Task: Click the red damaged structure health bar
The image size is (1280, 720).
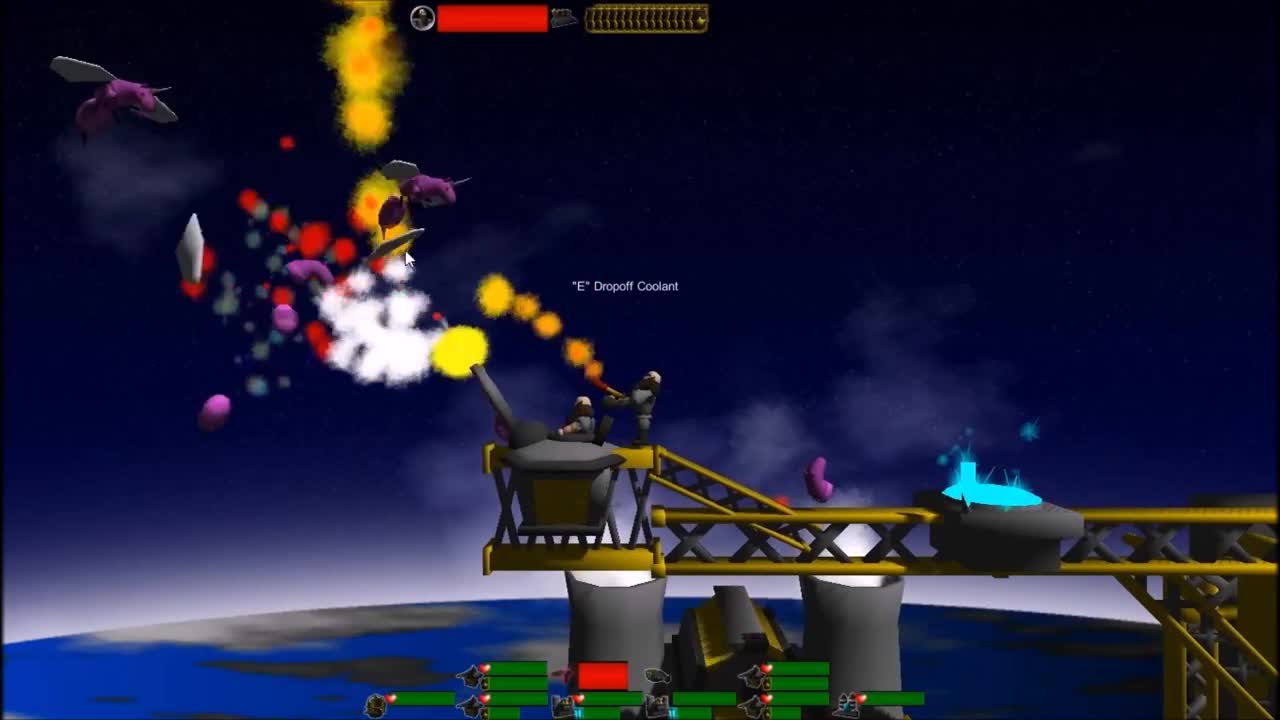Action: tap(601, 675)
